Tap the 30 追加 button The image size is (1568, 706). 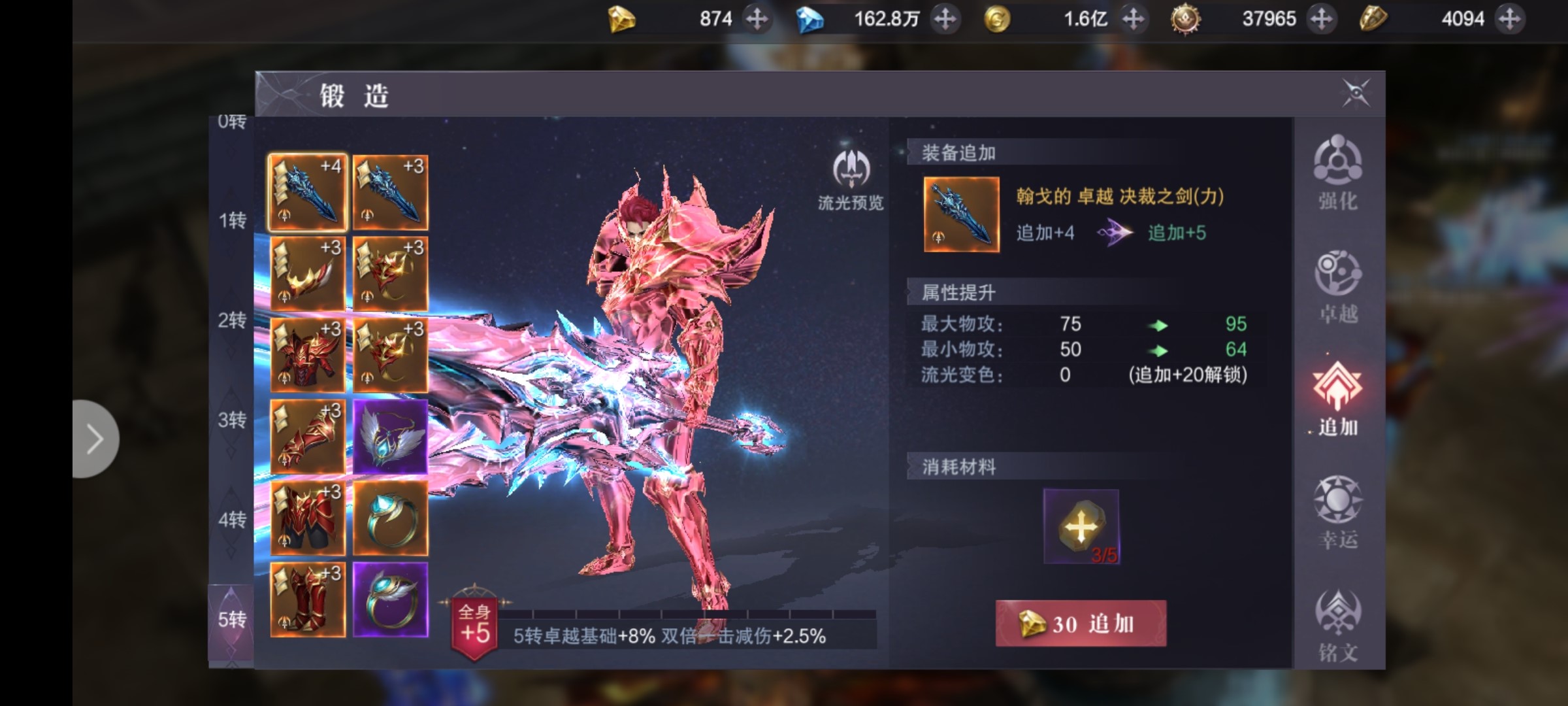[x=1081, y=624]
